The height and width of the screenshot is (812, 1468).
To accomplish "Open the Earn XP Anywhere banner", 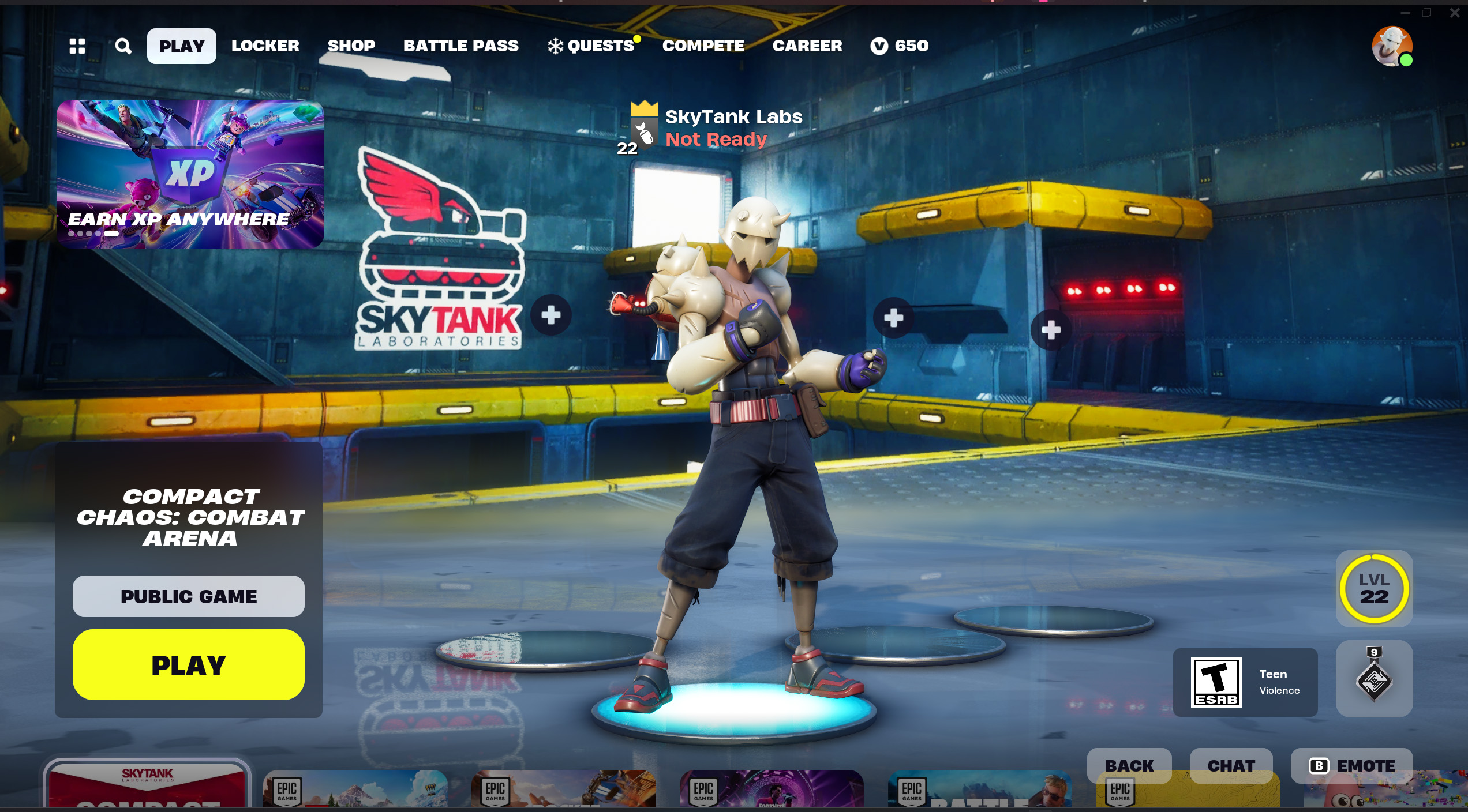I will (190, 174).
